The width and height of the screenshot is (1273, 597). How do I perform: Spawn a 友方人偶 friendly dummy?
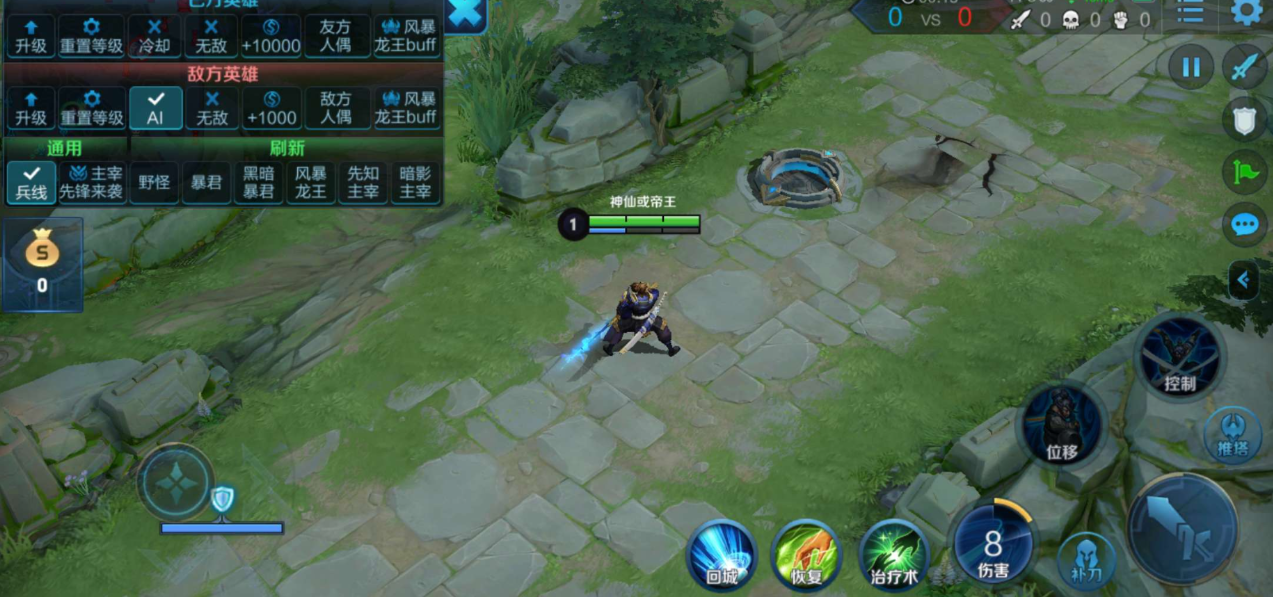pos(337,35)
